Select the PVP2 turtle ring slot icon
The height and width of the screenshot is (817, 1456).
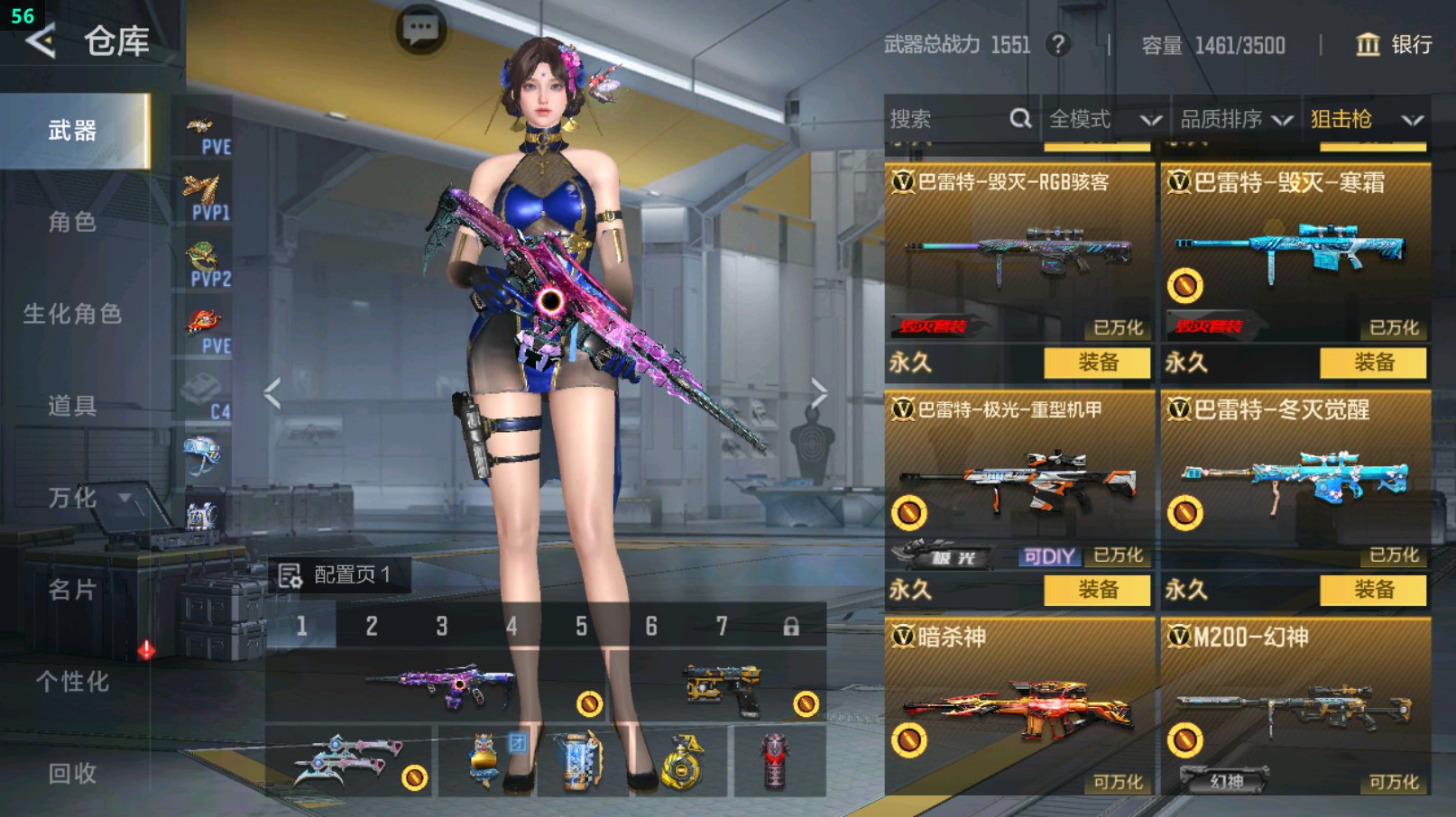point(206,259)
